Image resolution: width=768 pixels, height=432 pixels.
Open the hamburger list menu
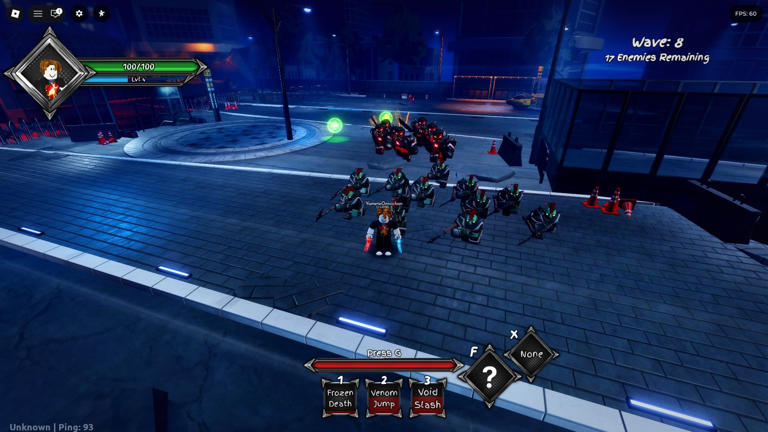click(x=38, y=14)
